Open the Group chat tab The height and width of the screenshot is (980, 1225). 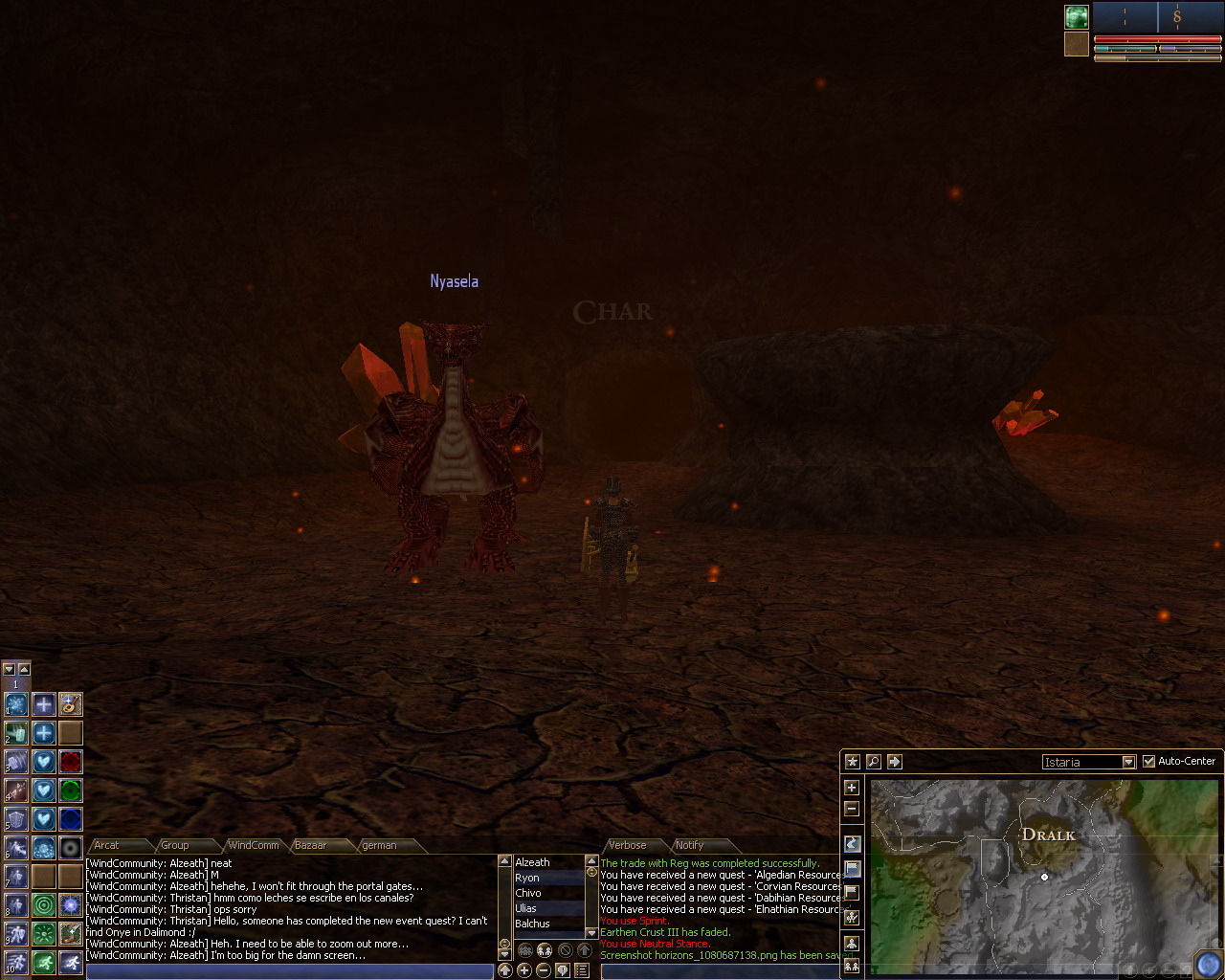tap(174, 845)
